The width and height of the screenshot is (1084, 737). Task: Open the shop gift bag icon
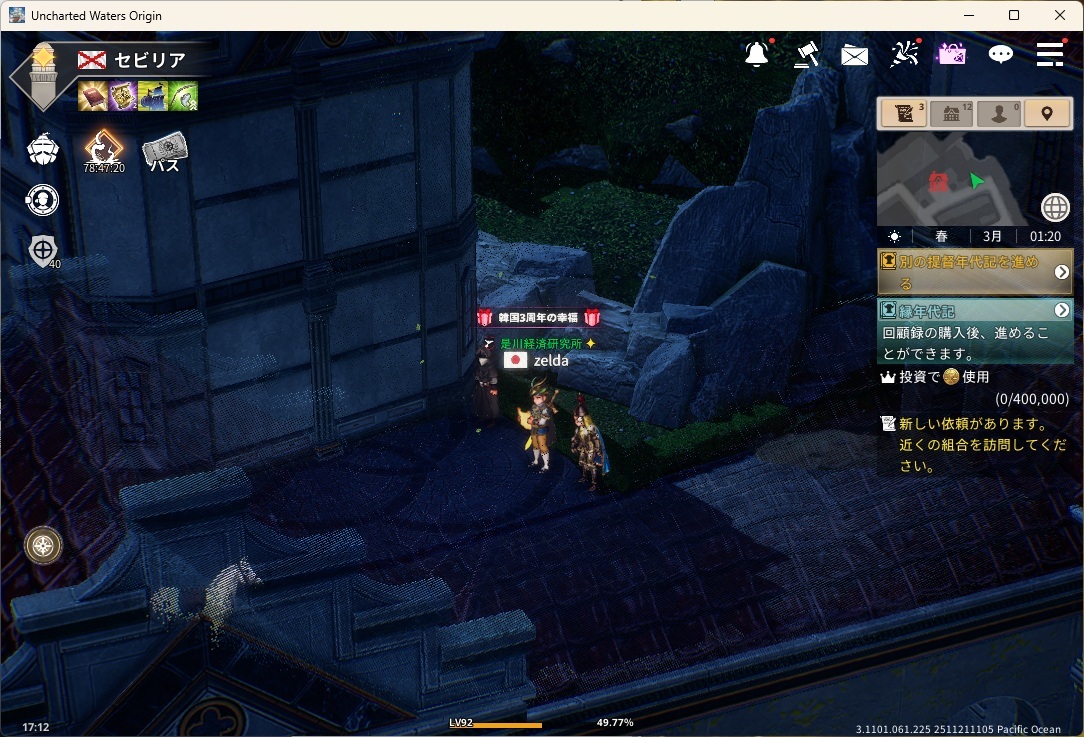click(x=951, y=54)
